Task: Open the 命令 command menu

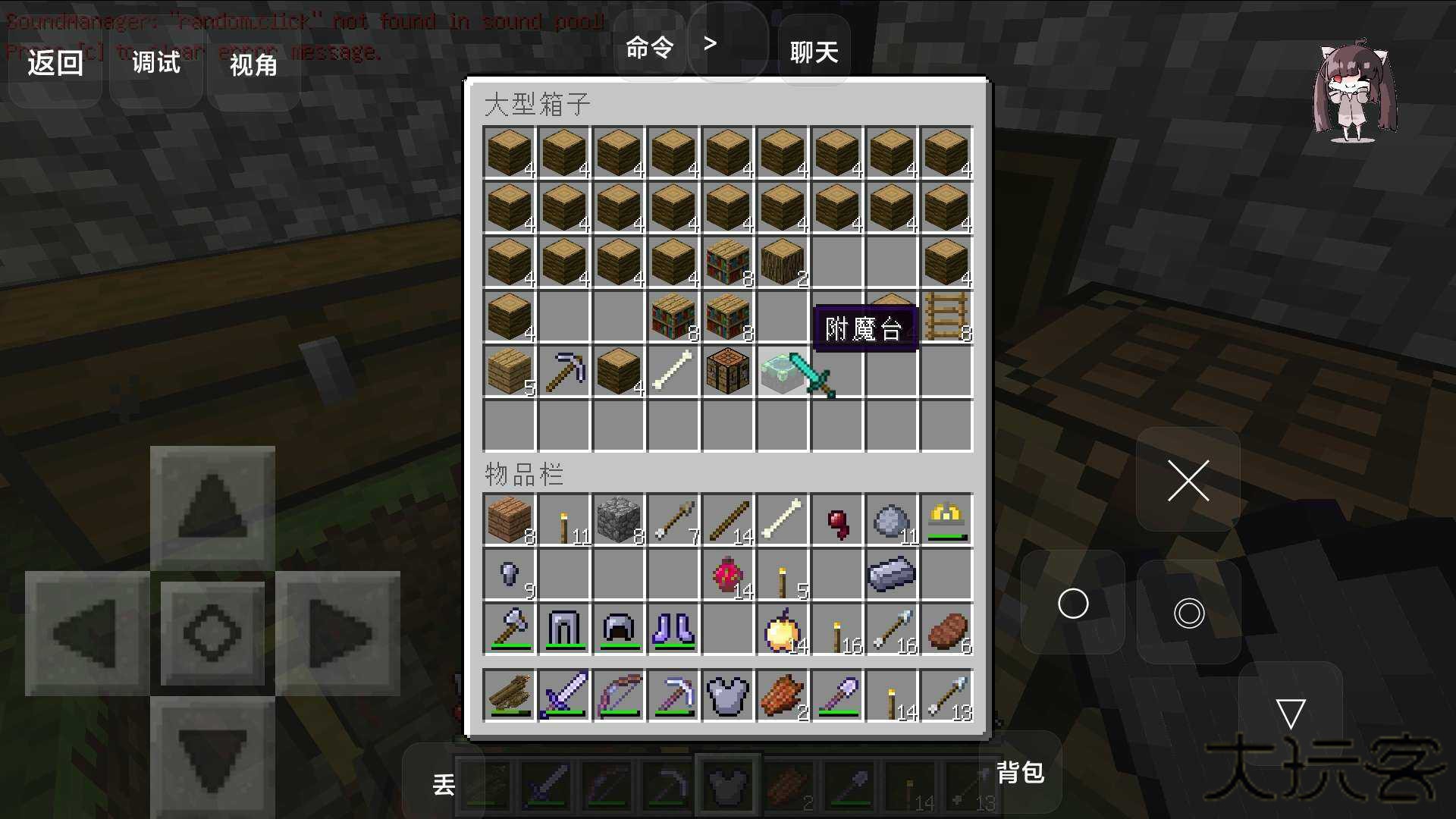Action: coord(648,47)
